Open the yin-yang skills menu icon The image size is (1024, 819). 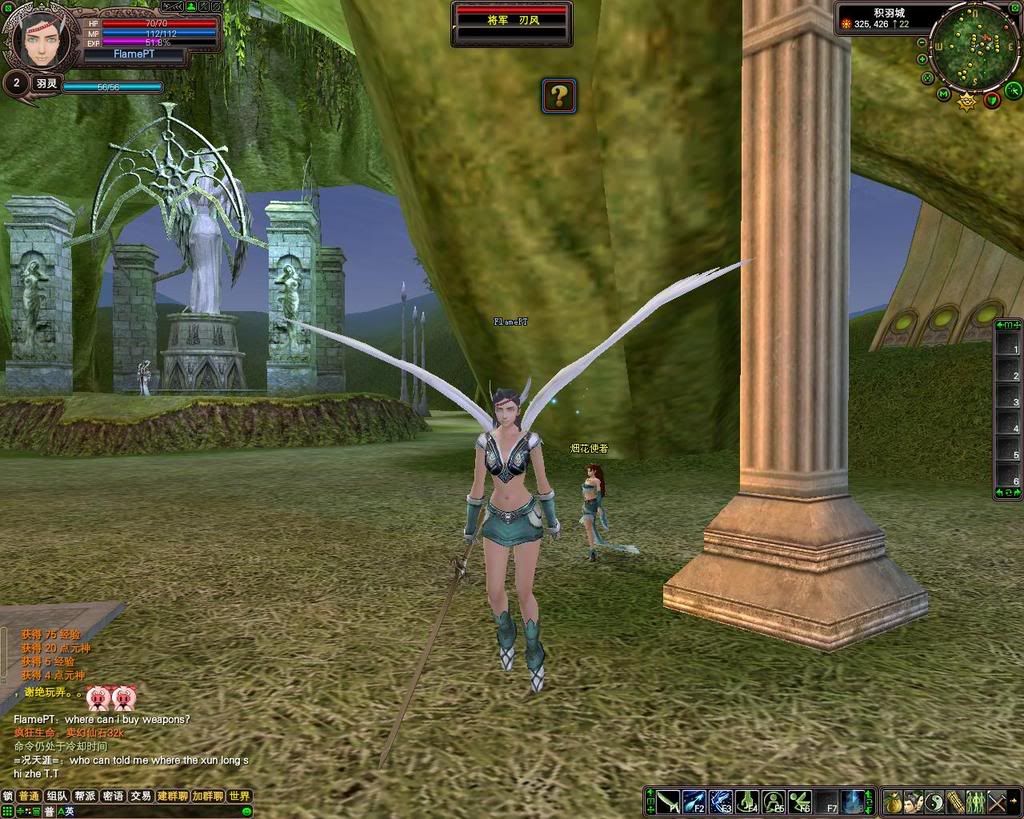[934, 802]
